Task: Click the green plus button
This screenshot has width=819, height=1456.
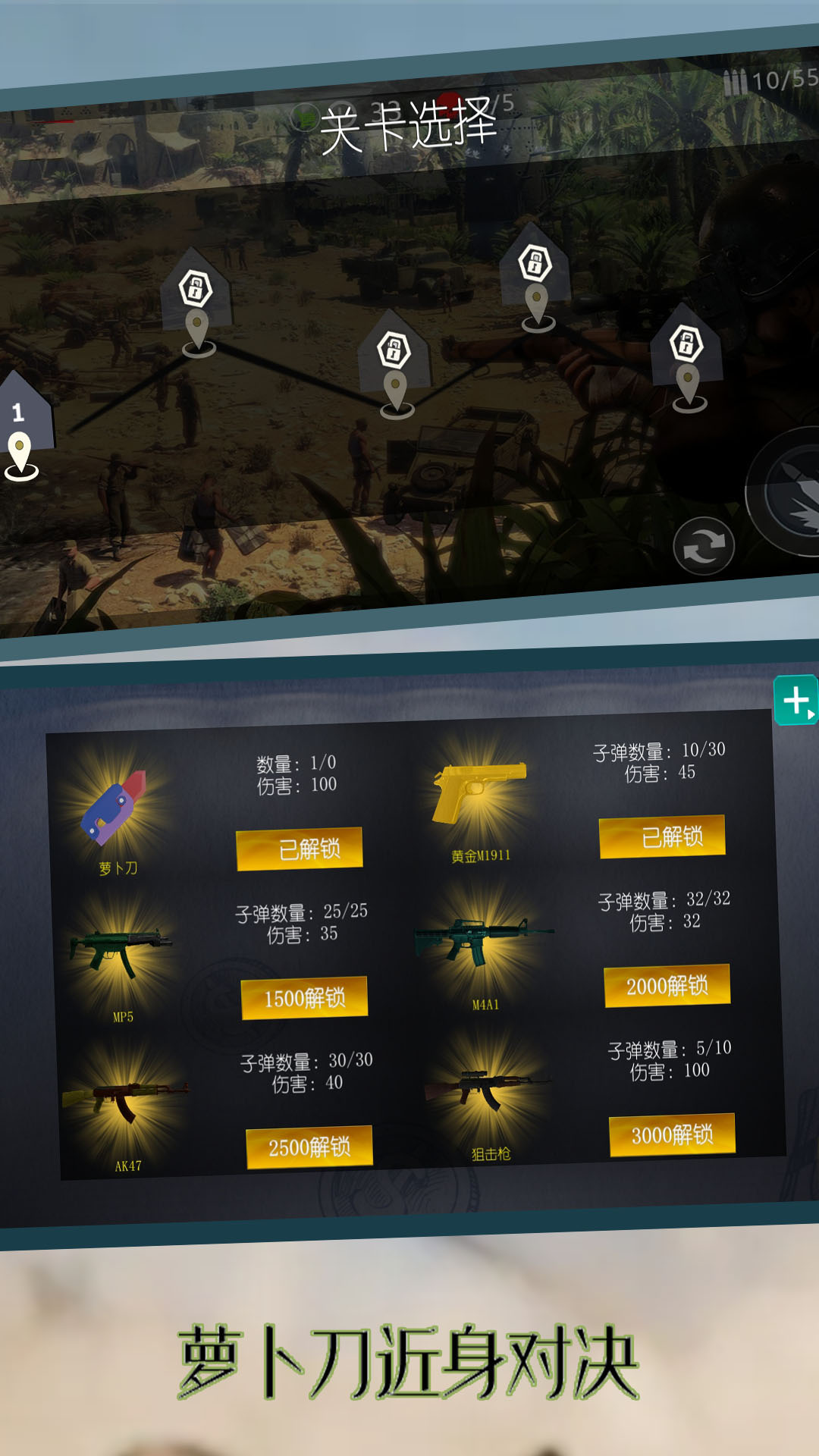Action: tap(795, 700)
